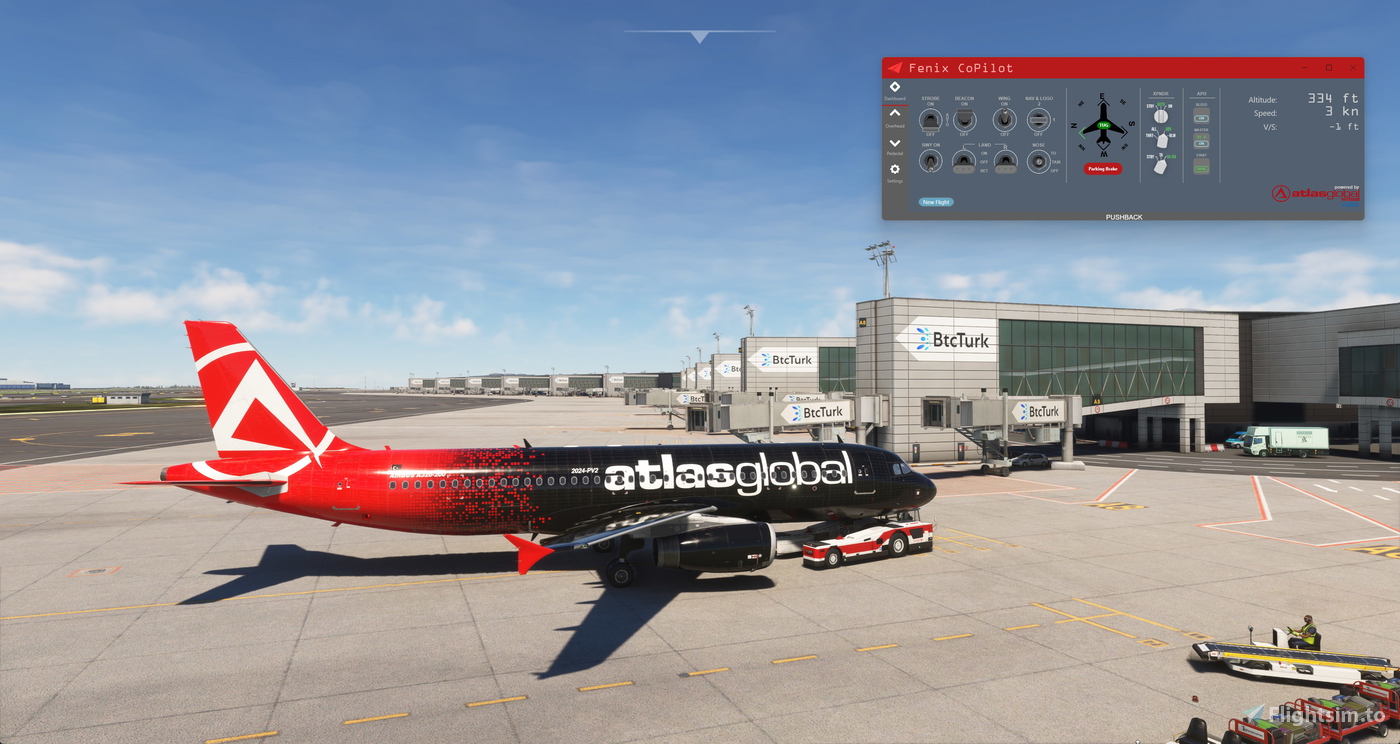Screen dimensions: 1400x744
Task: Switch the BEACON light off
Action: coord(964,121)
